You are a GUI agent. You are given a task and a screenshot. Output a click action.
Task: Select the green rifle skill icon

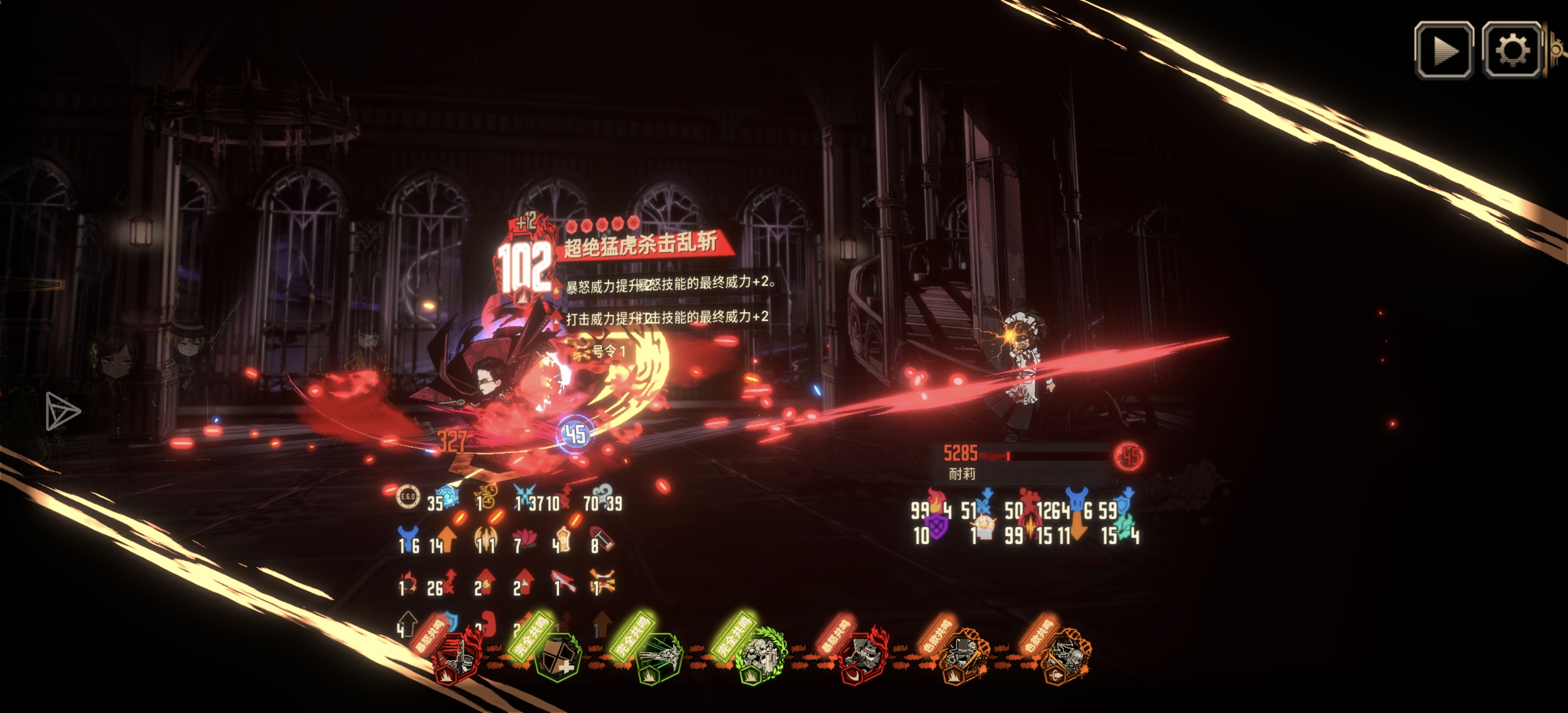coord(659,657)
